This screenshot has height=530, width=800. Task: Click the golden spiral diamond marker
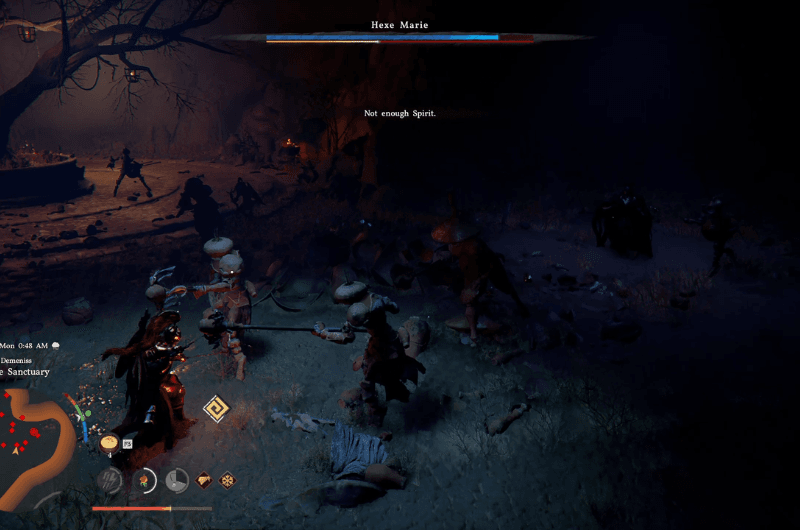(x=216, y=409)
